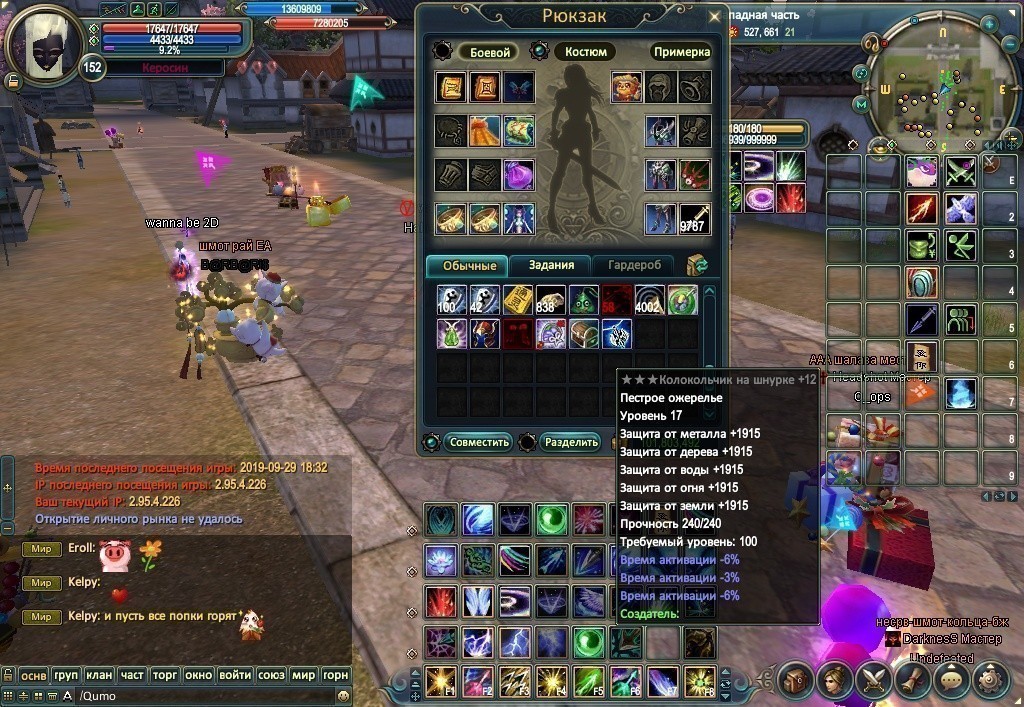Click the Разделить button
The height and width of the screenshot is (707, 1024).
click(x=569, y=442)
